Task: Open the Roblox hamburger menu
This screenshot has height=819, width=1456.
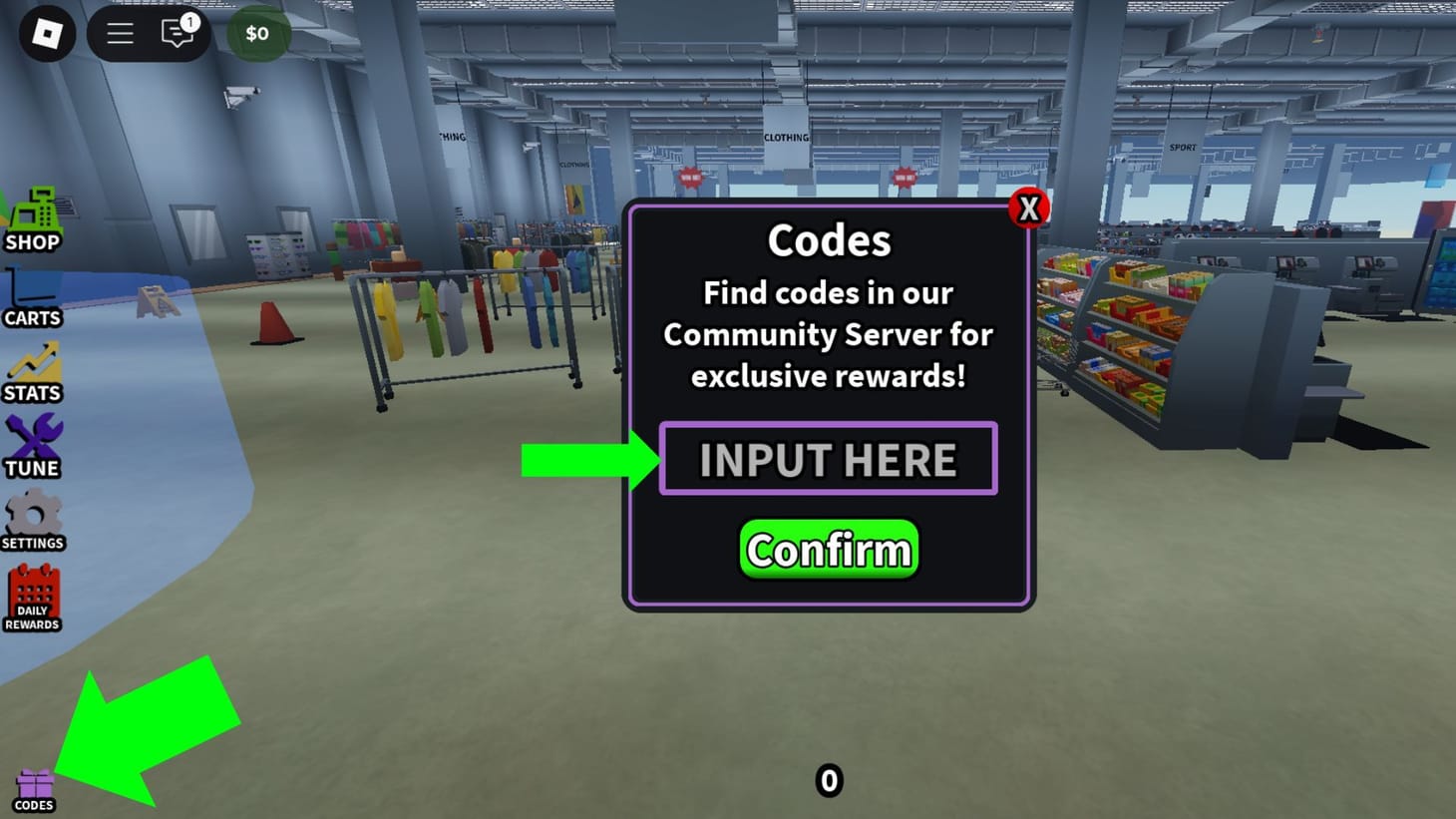Action: click(x=120, y=33)
